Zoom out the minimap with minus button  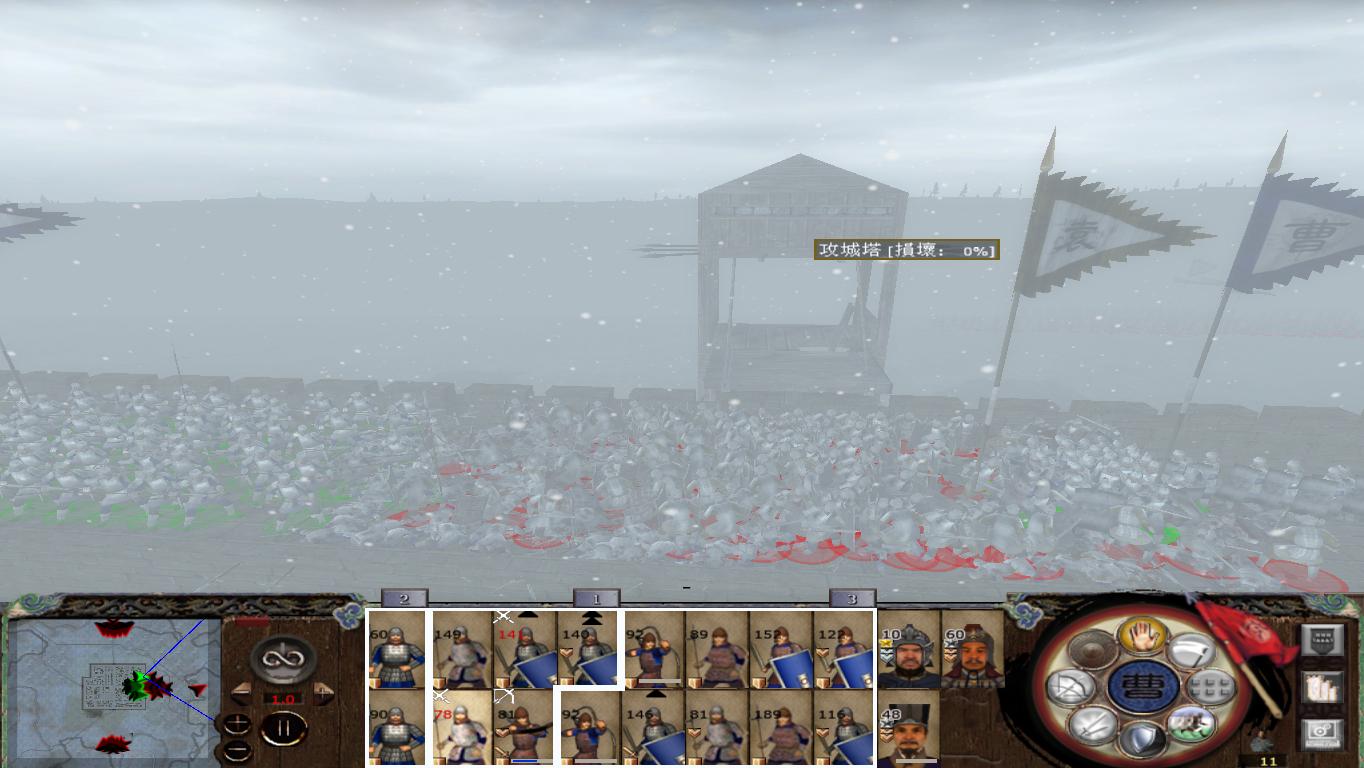tap(237, 750)
